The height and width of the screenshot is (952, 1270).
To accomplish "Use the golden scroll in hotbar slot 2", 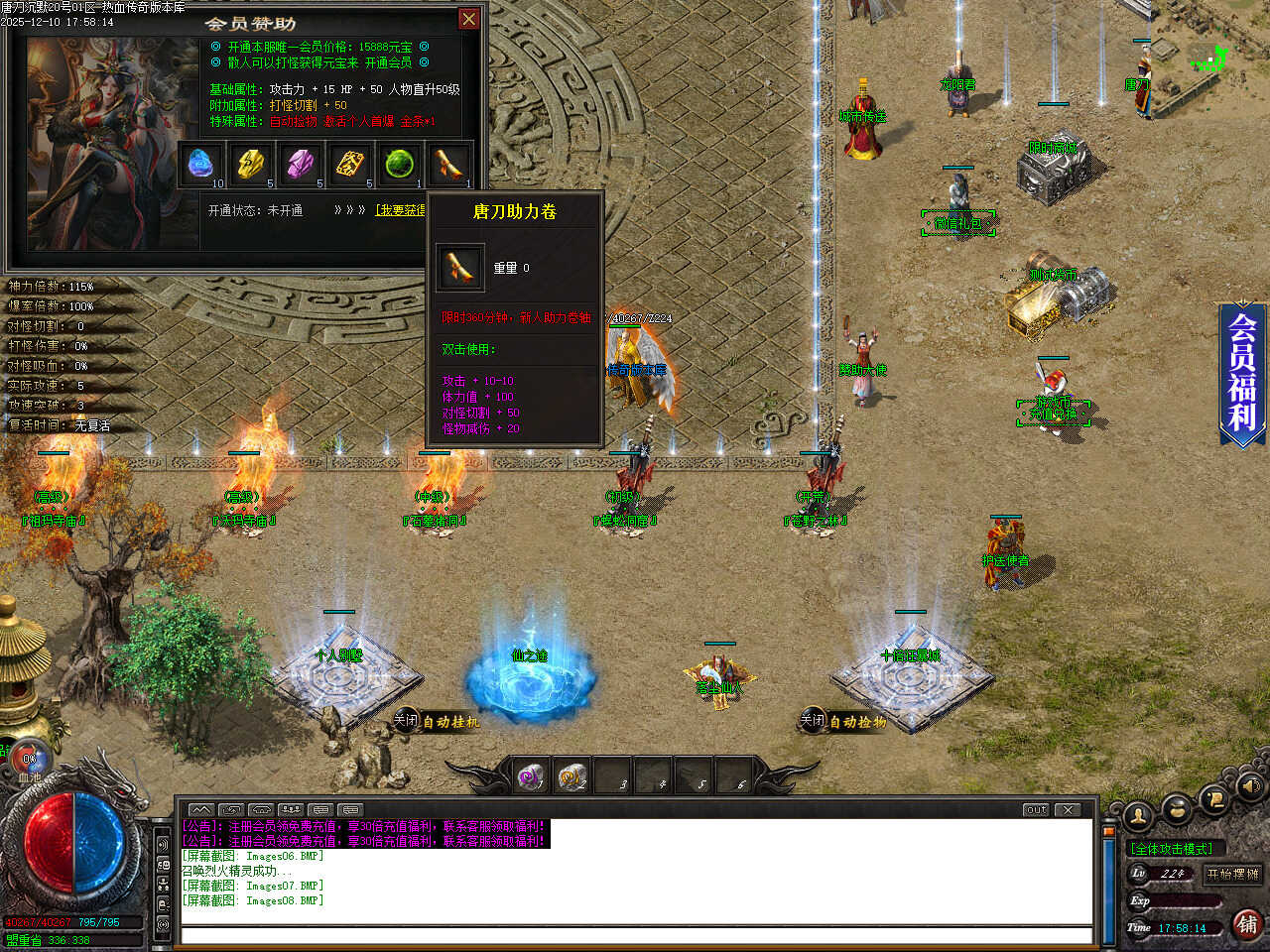I will tap(571, 776).
